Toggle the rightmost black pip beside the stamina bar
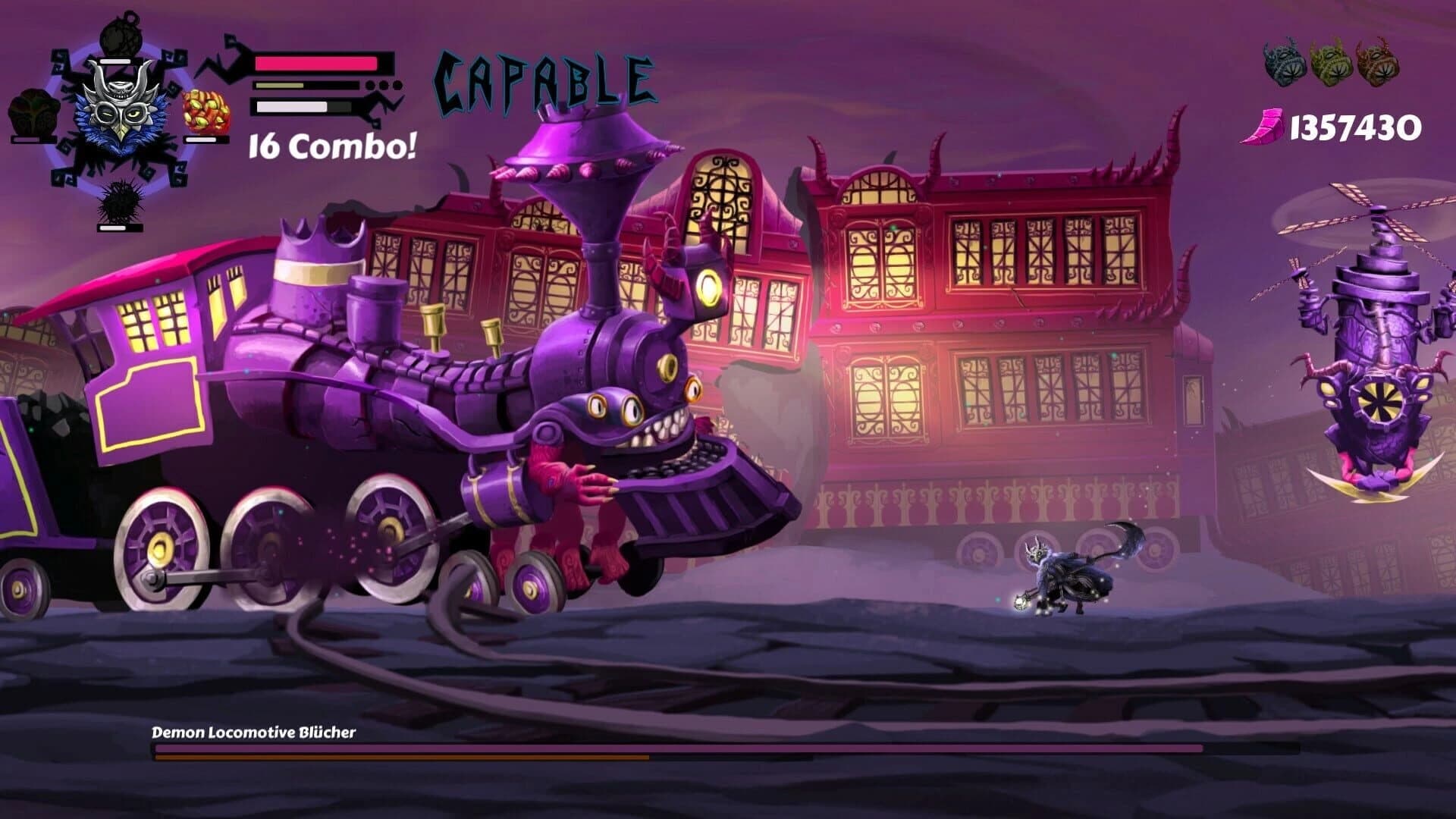1456x819 pixels. [x=397, y=85]
